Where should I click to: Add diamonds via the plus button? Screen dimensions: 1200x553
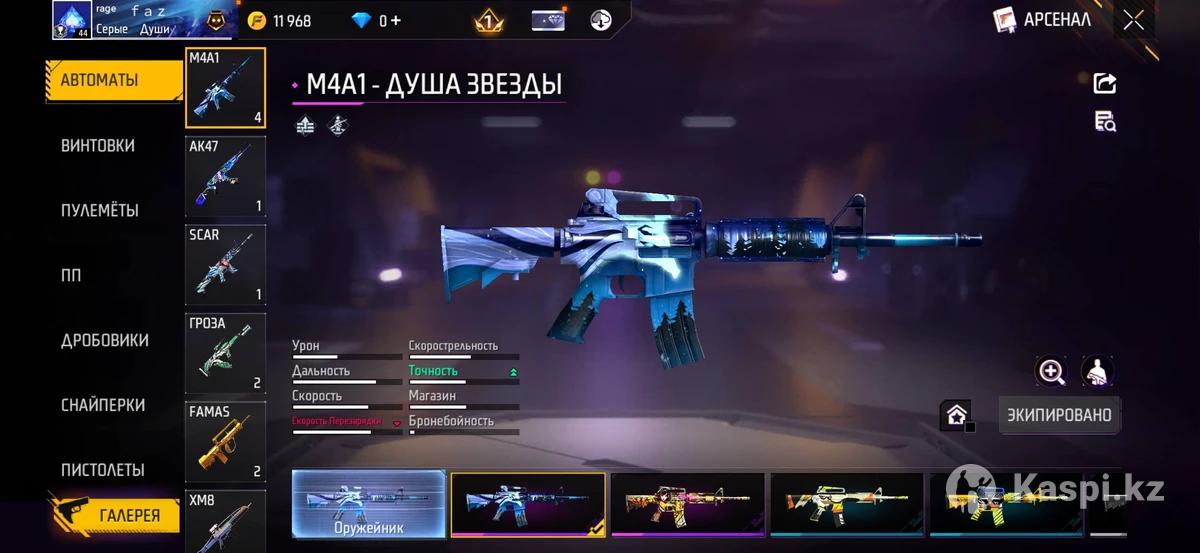[x=397, y=20]
